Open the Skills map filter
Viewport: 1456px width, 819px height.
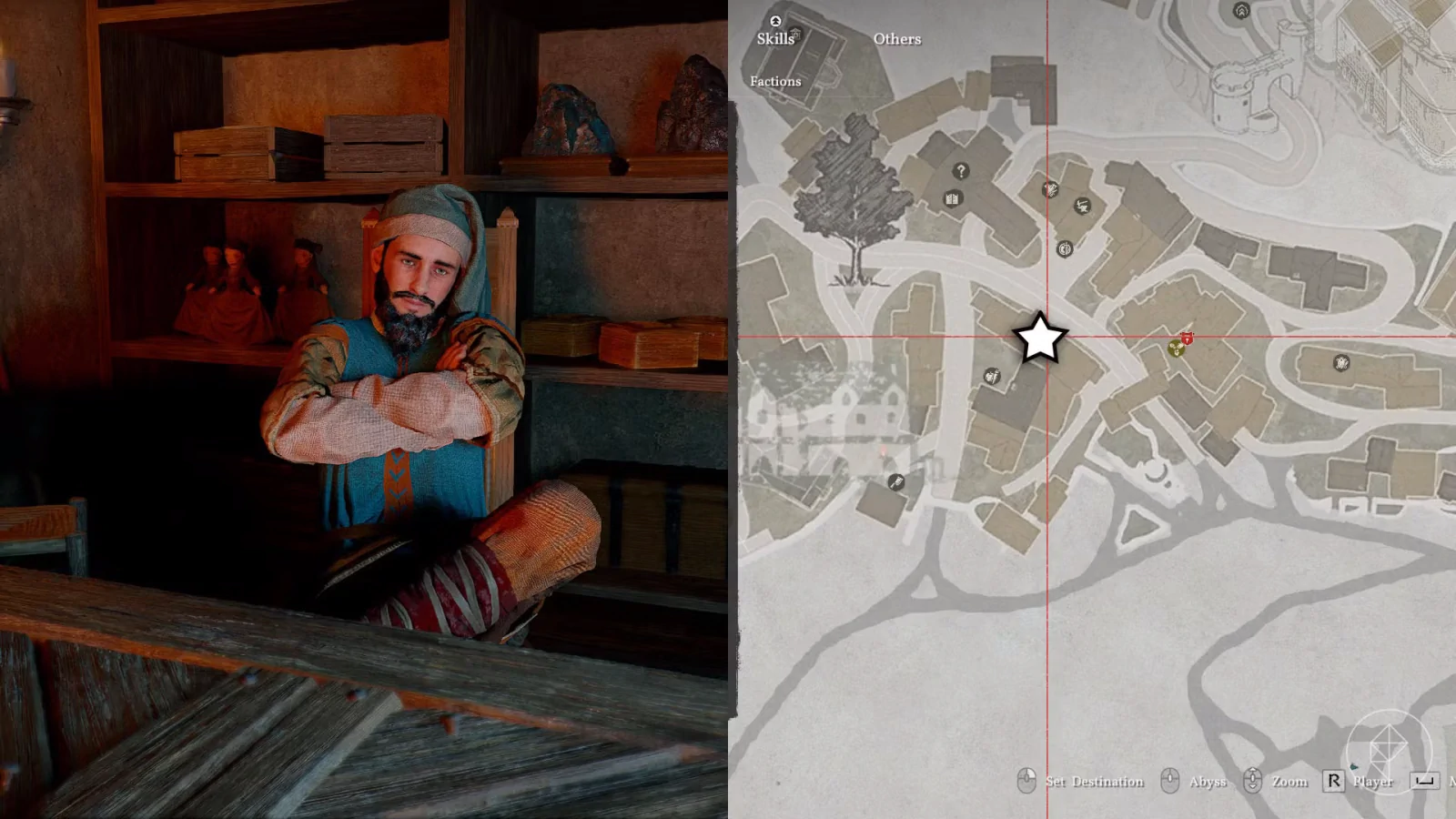pos(775,38)
